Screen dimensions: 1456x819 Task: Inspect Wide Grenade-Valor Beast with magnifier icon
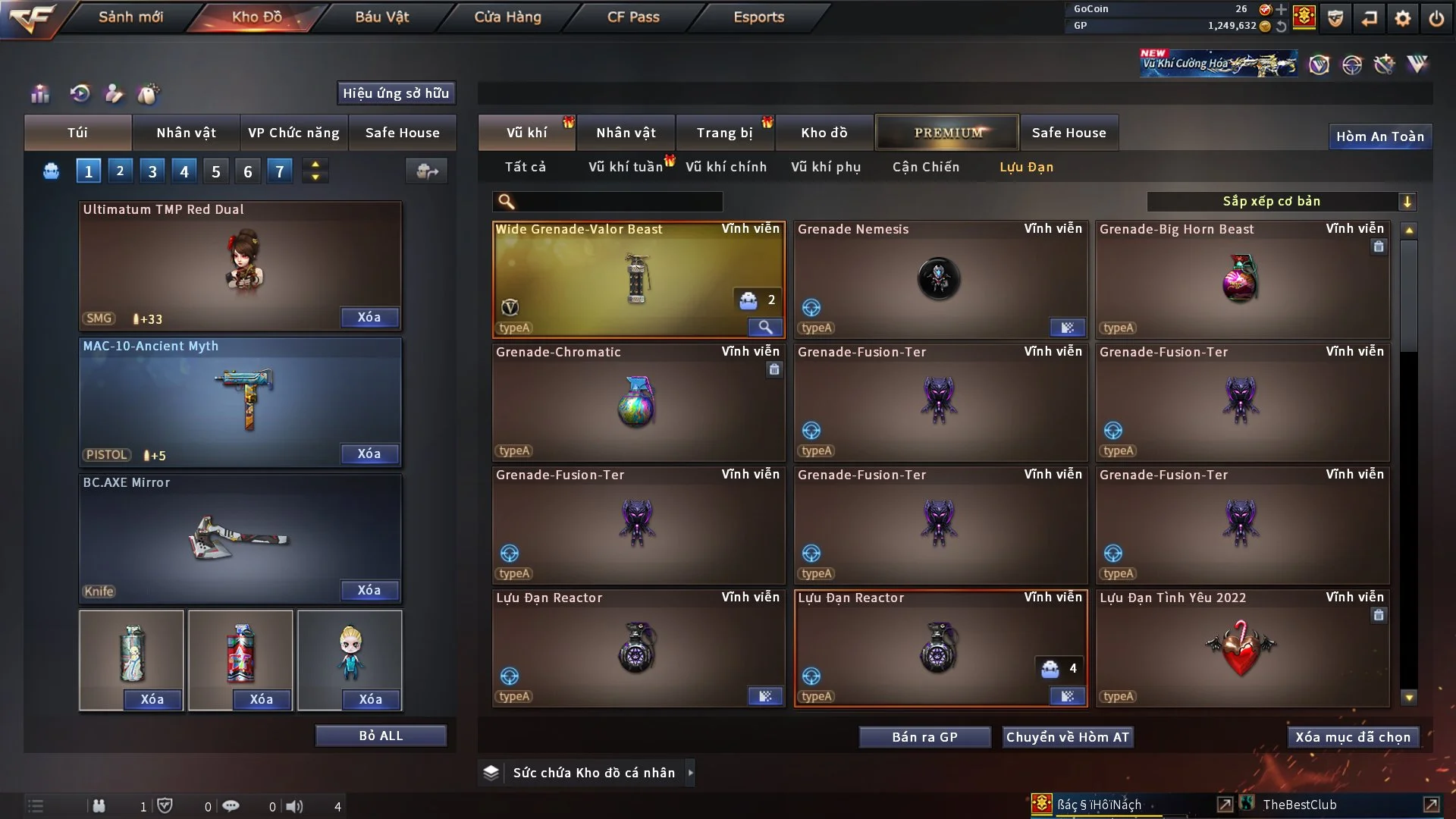(x=765, y=328)
